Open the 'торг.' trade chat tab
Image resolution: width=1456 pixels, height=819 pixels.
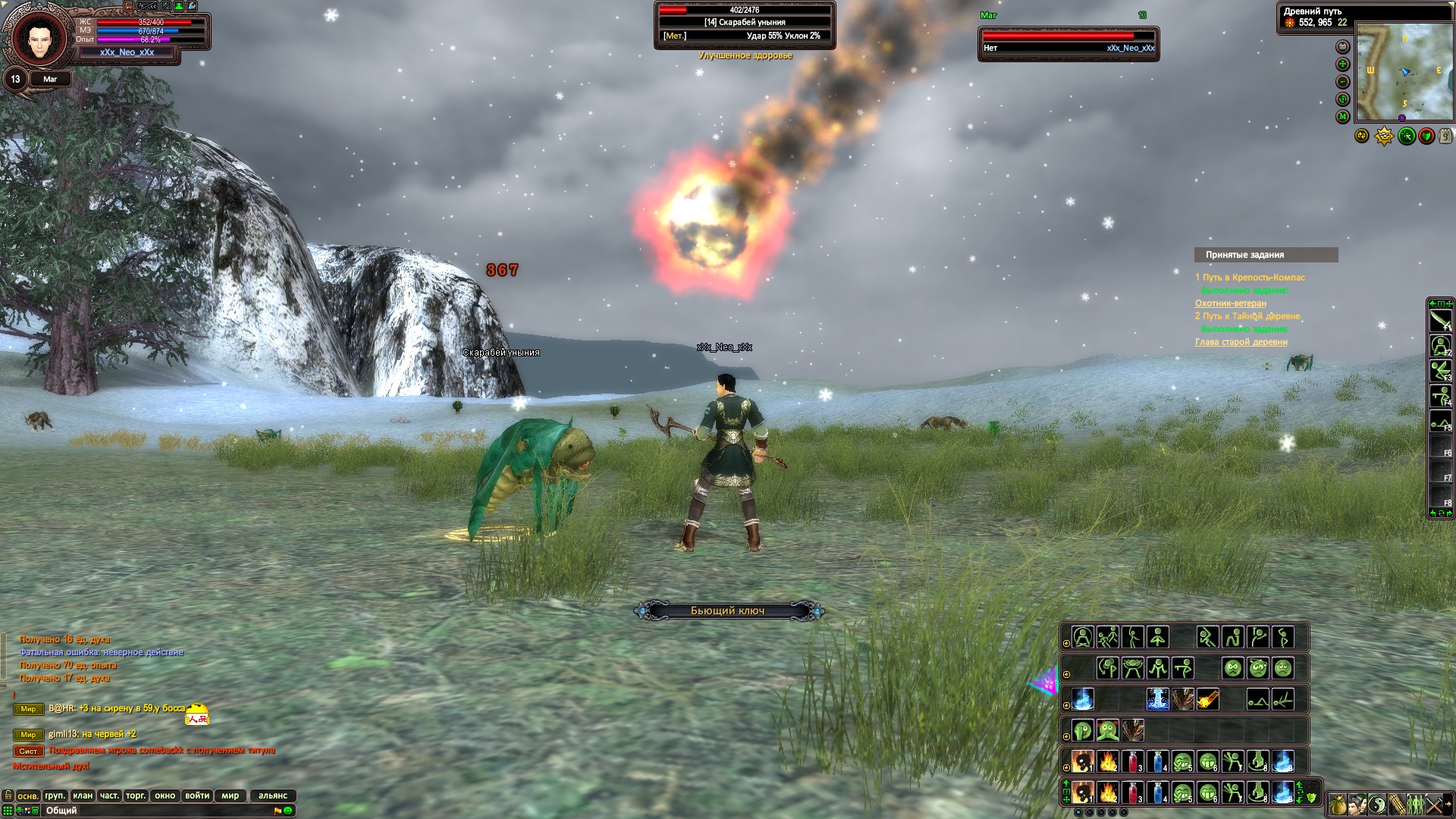(x=136, y=795)
